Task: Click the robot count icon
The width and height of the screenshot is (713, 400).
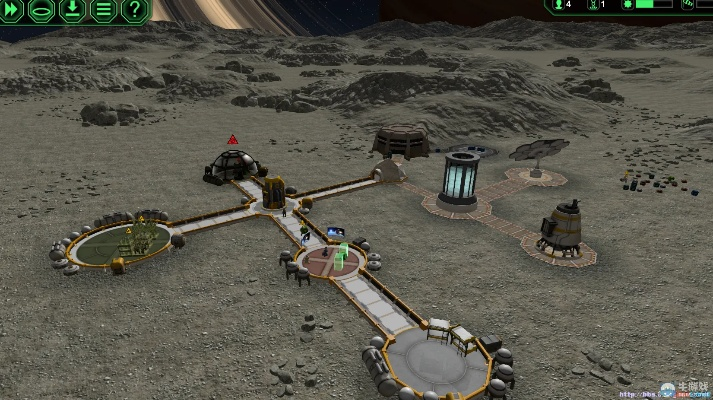Action: (x=590, y=5)
